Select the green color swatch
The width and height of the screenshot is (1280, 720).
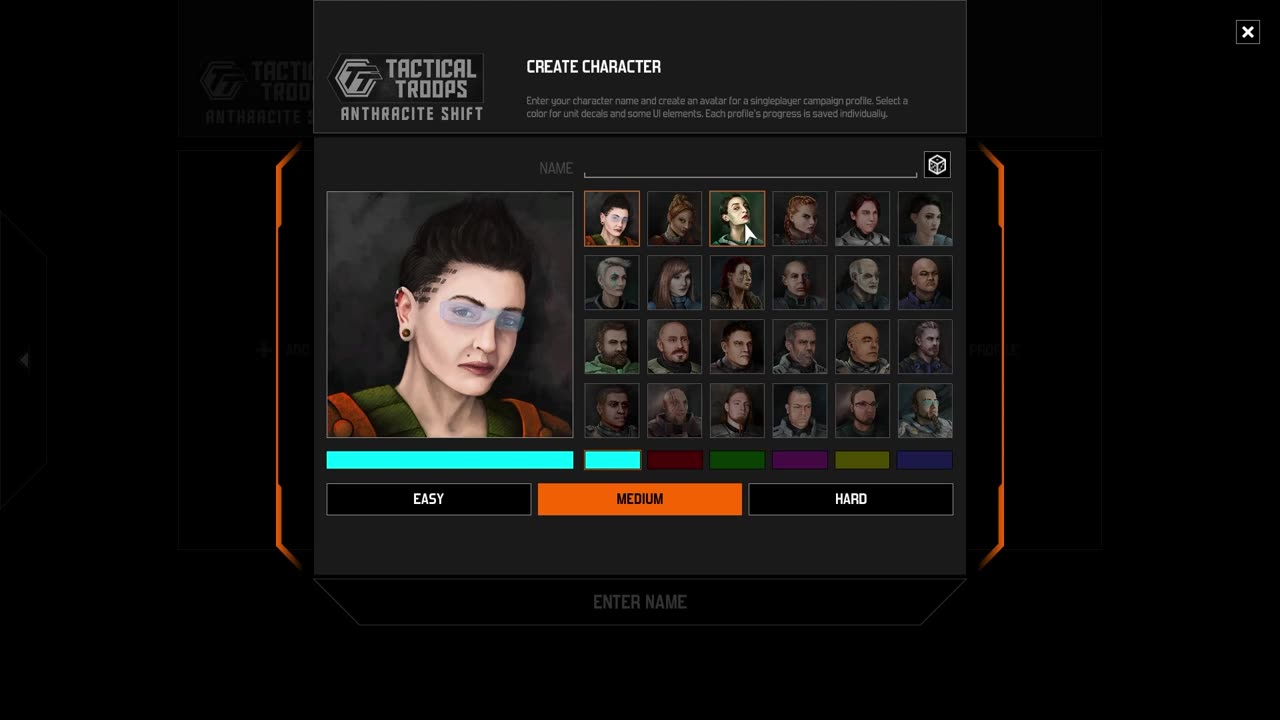[x=737, y=460]
